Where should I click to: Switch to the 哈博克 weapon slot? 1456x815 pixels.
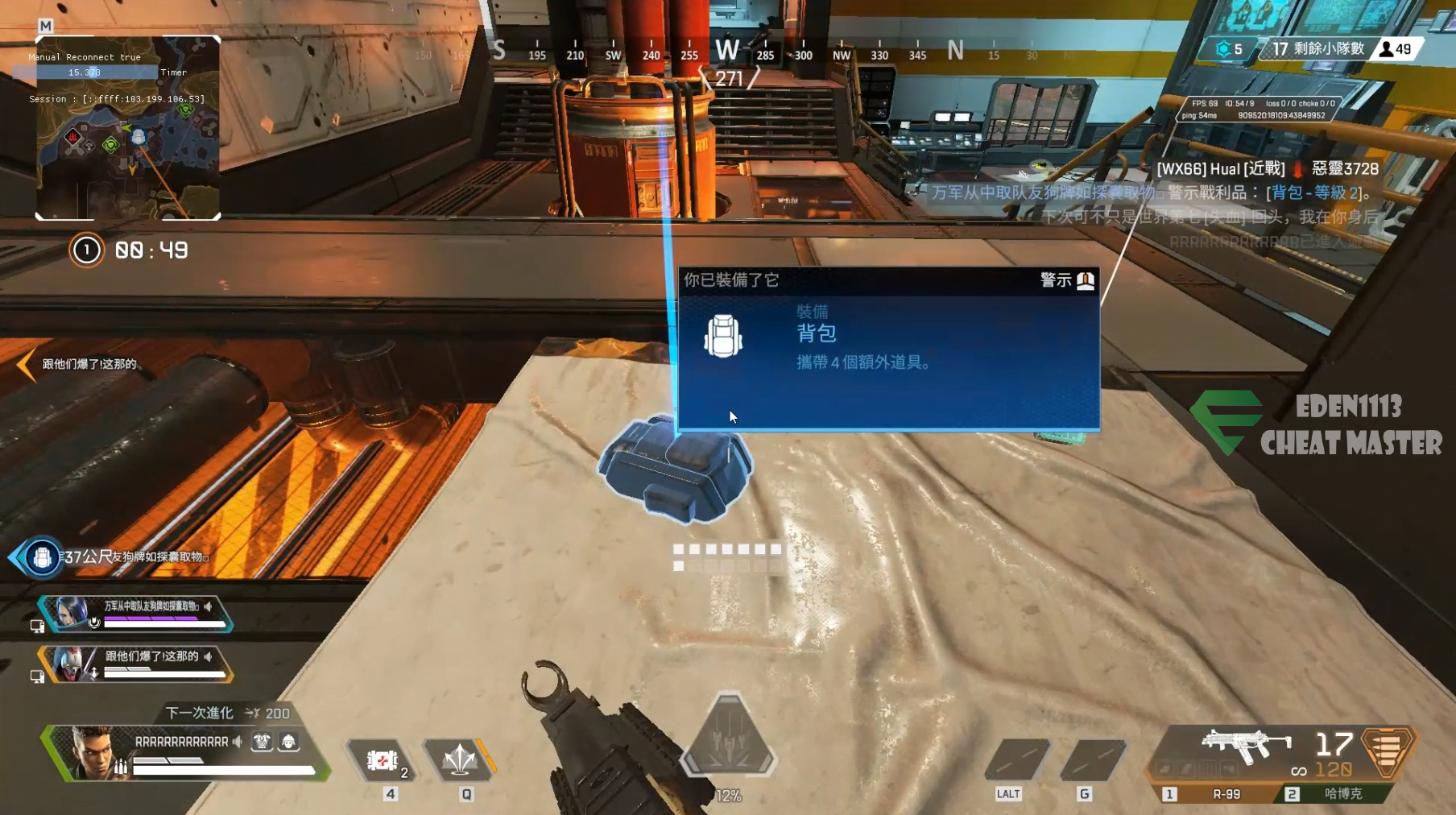pyautogui.click(x=1342, y=794)
